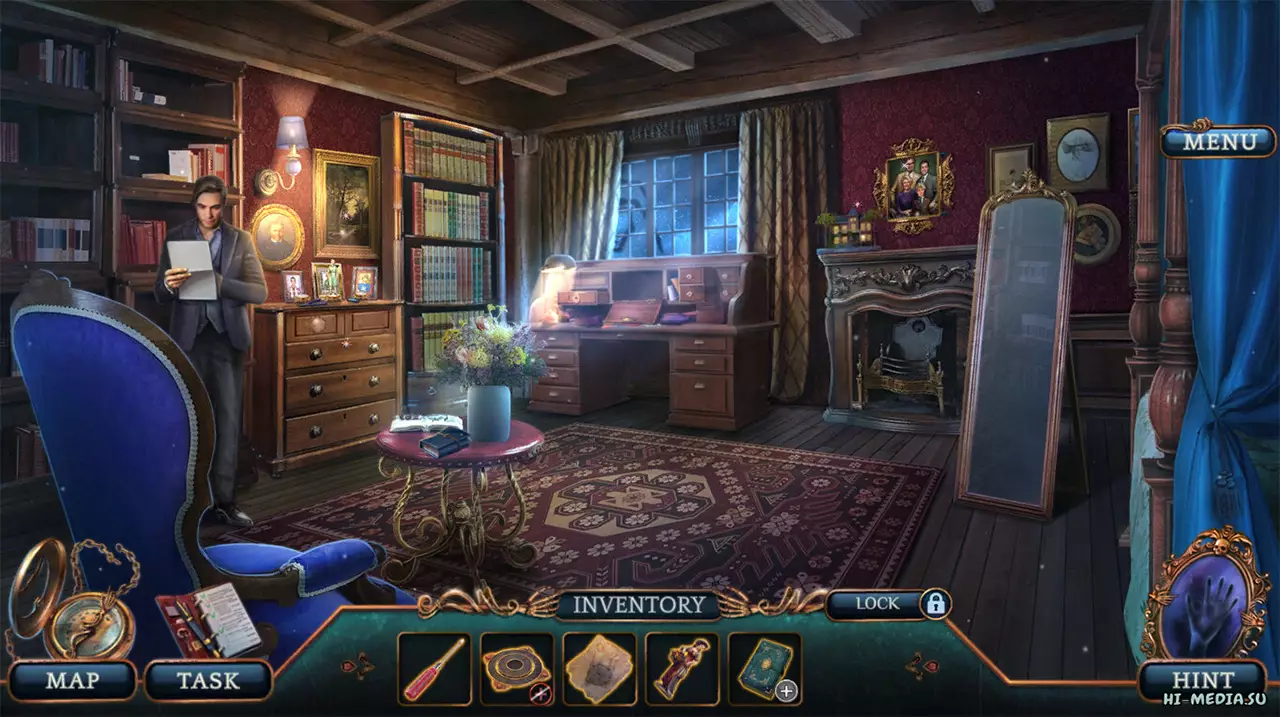The height and width of the screenshot is (717, 1280).
Task: Choose the torn parchment scrap item
Action: [600, 669]
